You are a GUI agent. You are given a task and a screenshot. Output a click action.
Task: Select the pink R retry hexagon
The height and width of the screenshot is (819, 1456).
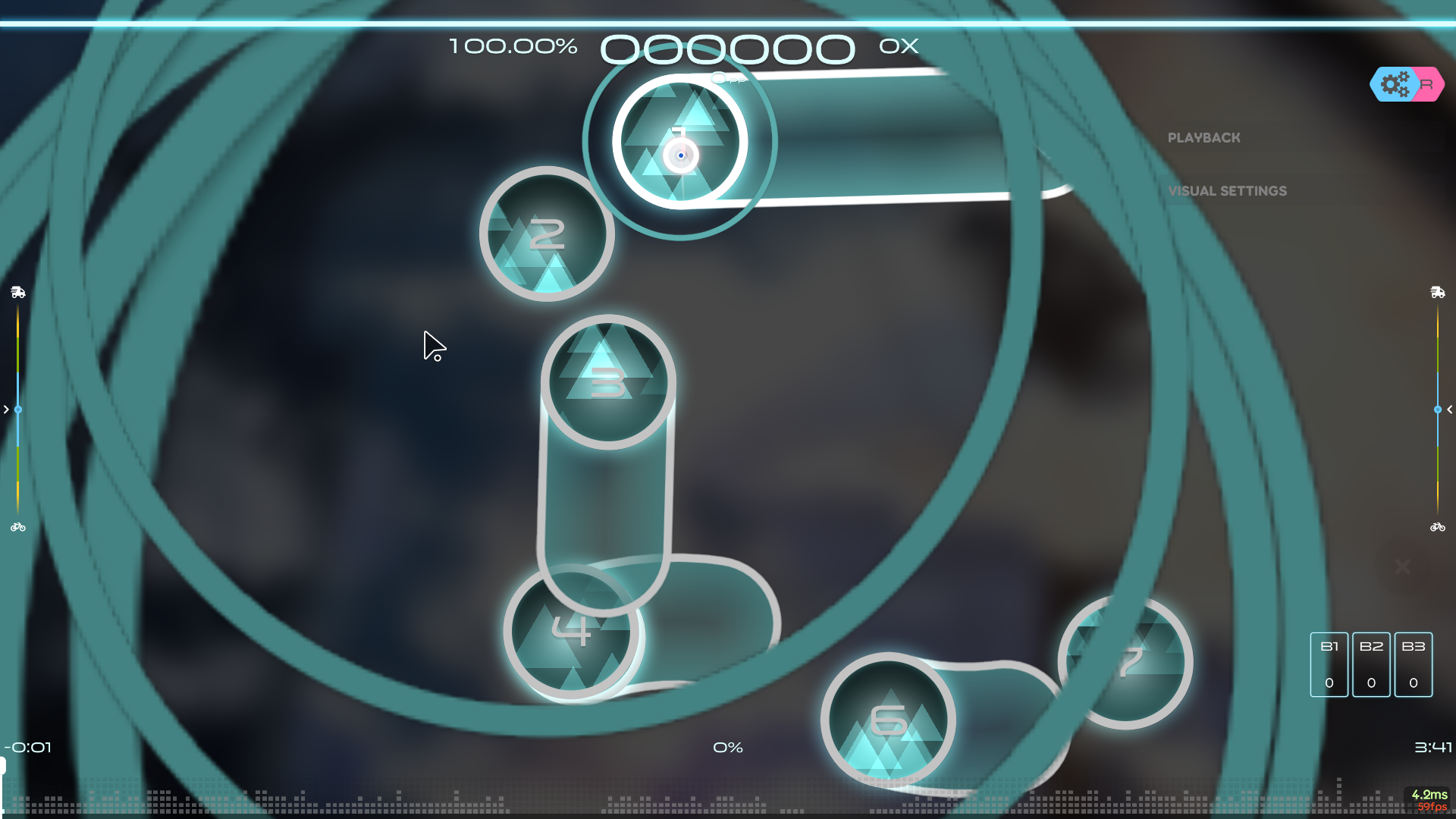pos(1429,84)
